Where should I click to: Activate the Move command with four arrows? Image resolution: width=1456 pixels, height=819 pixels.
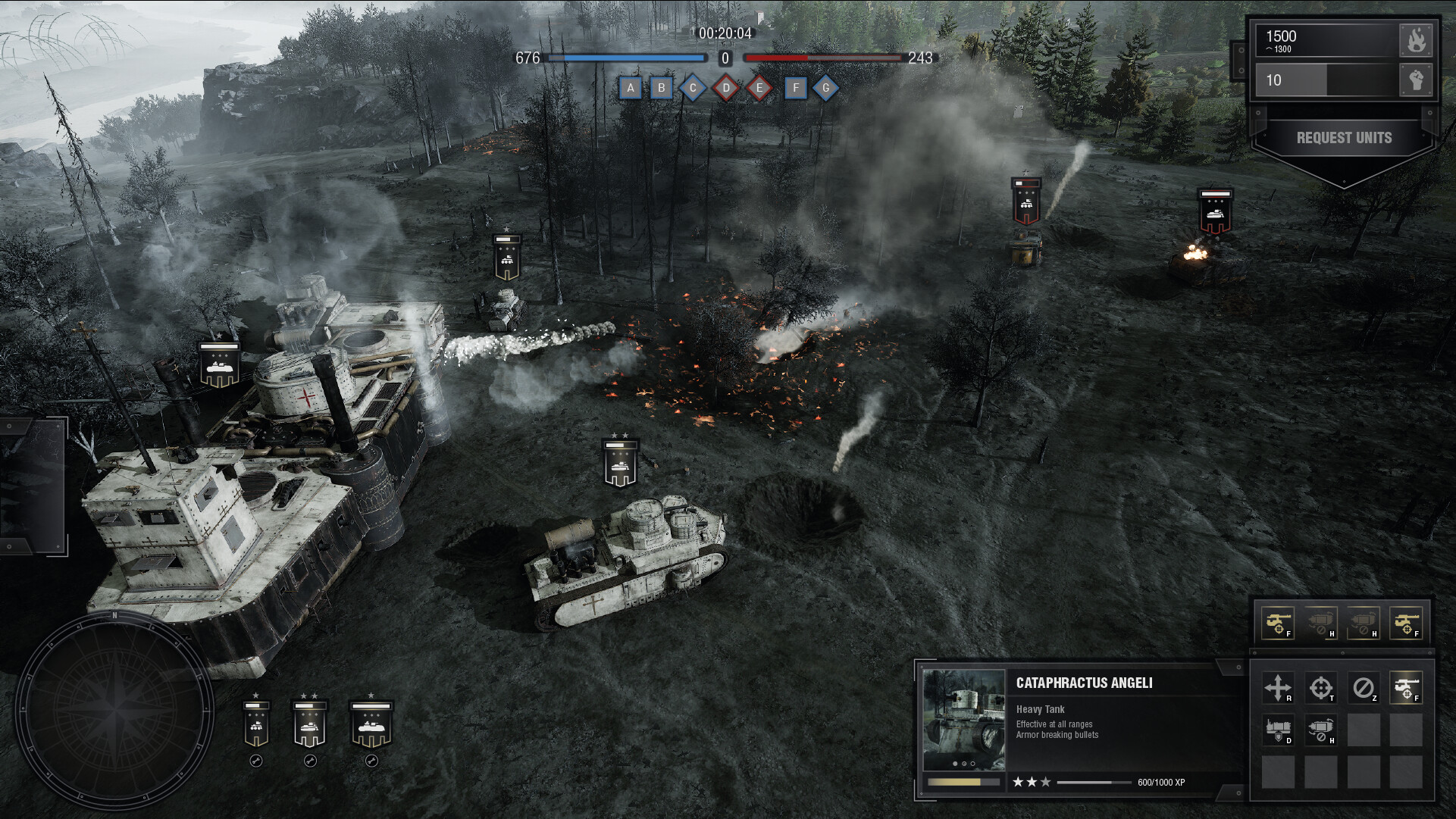point(1278,688)
